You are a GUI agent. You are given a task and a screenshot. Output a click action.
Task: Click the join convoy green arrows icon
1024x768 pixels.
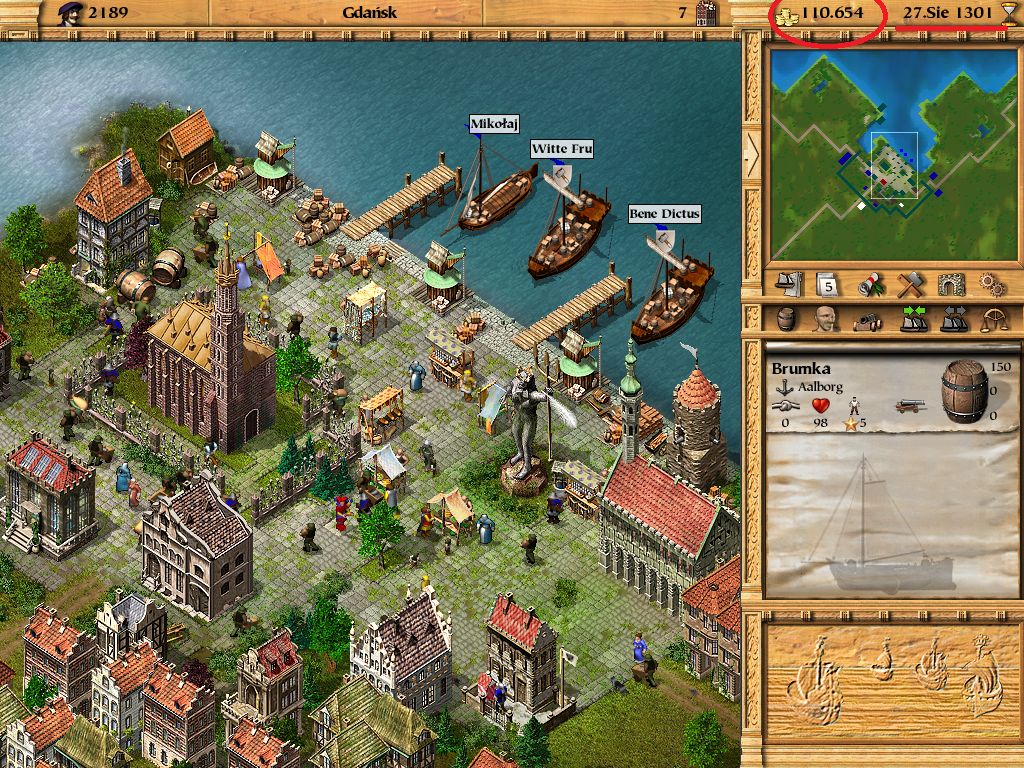click(x=913, y=319)
